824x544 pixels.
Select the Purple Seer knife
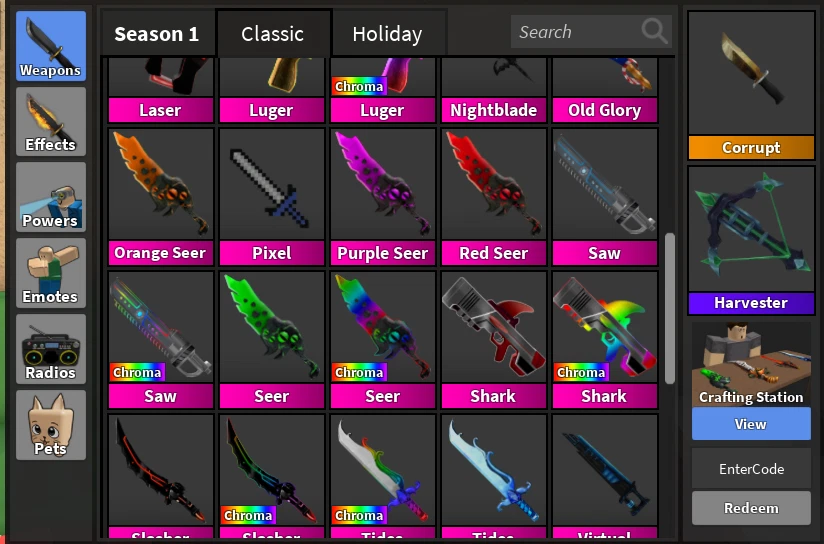tap(382, 196)
